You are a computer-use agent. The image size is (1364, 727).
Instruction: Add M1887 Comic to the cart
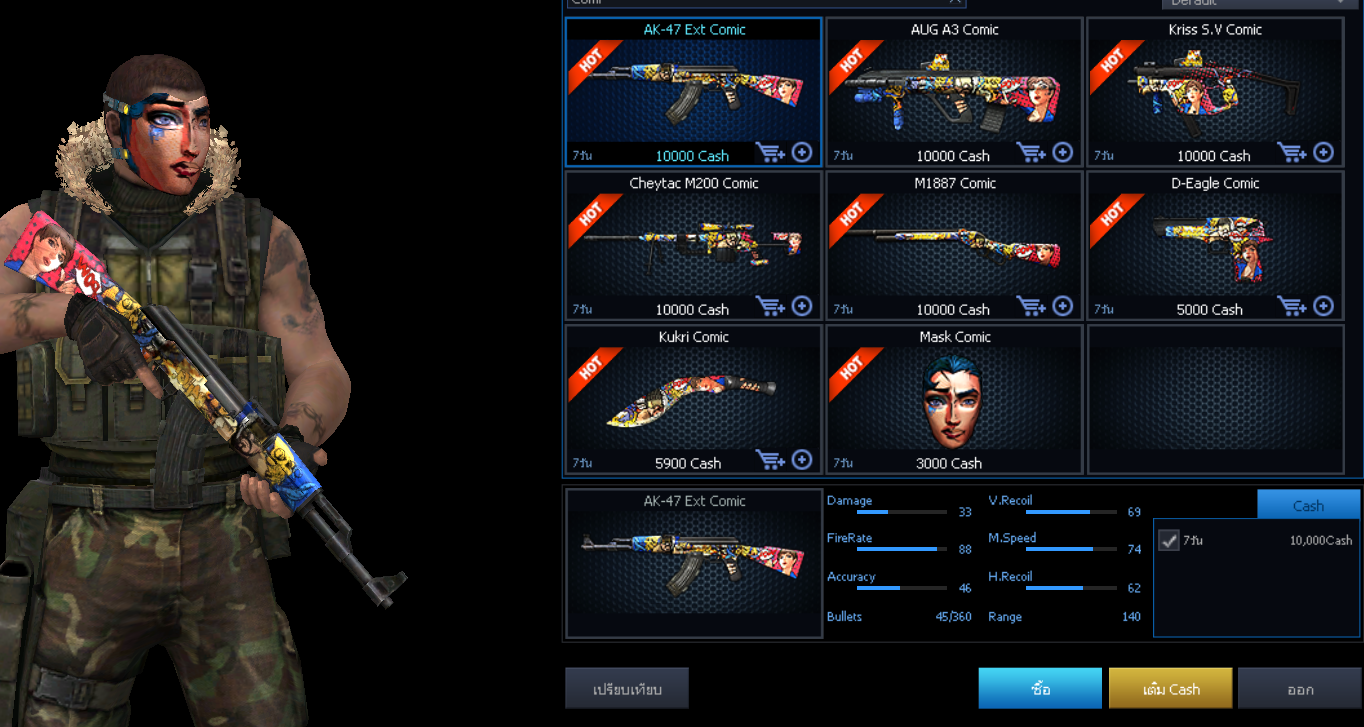[1031, 306]
